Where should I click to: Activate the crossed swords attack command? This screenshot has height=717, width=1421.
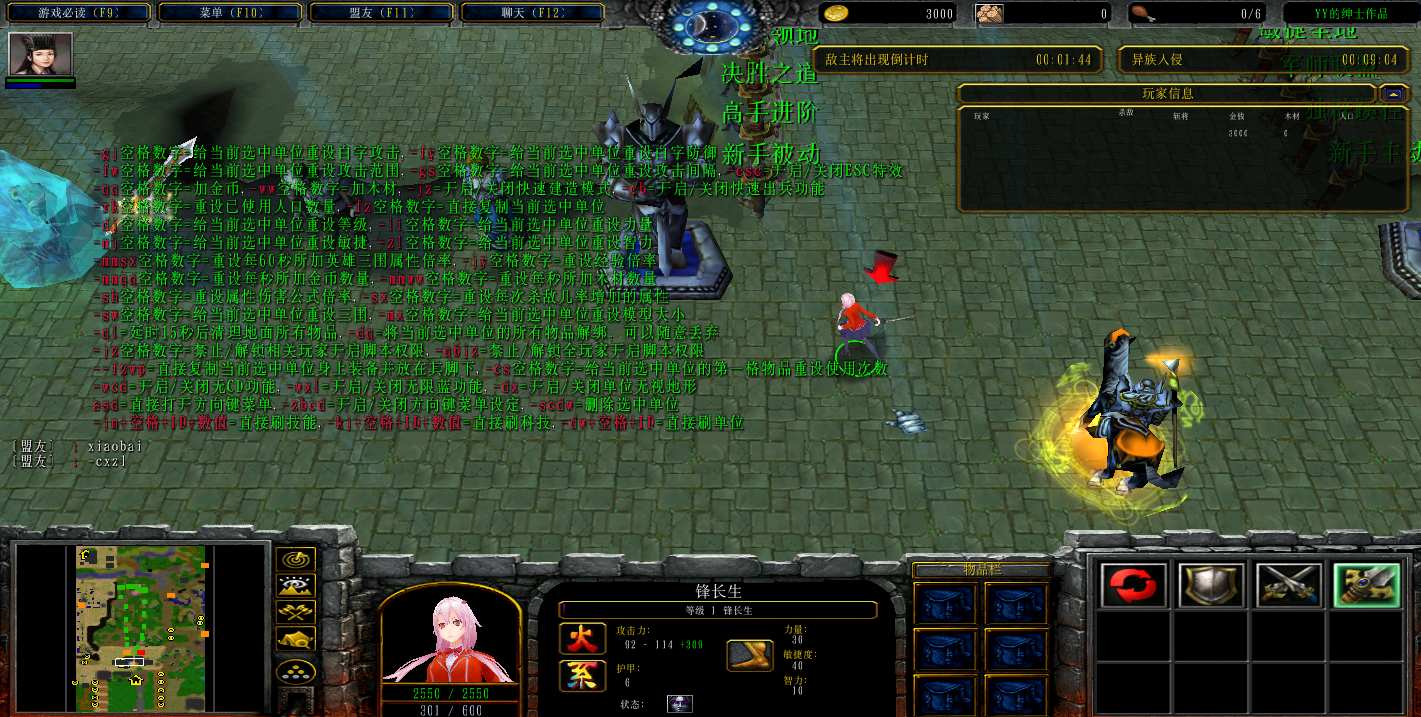[1288, 585]
